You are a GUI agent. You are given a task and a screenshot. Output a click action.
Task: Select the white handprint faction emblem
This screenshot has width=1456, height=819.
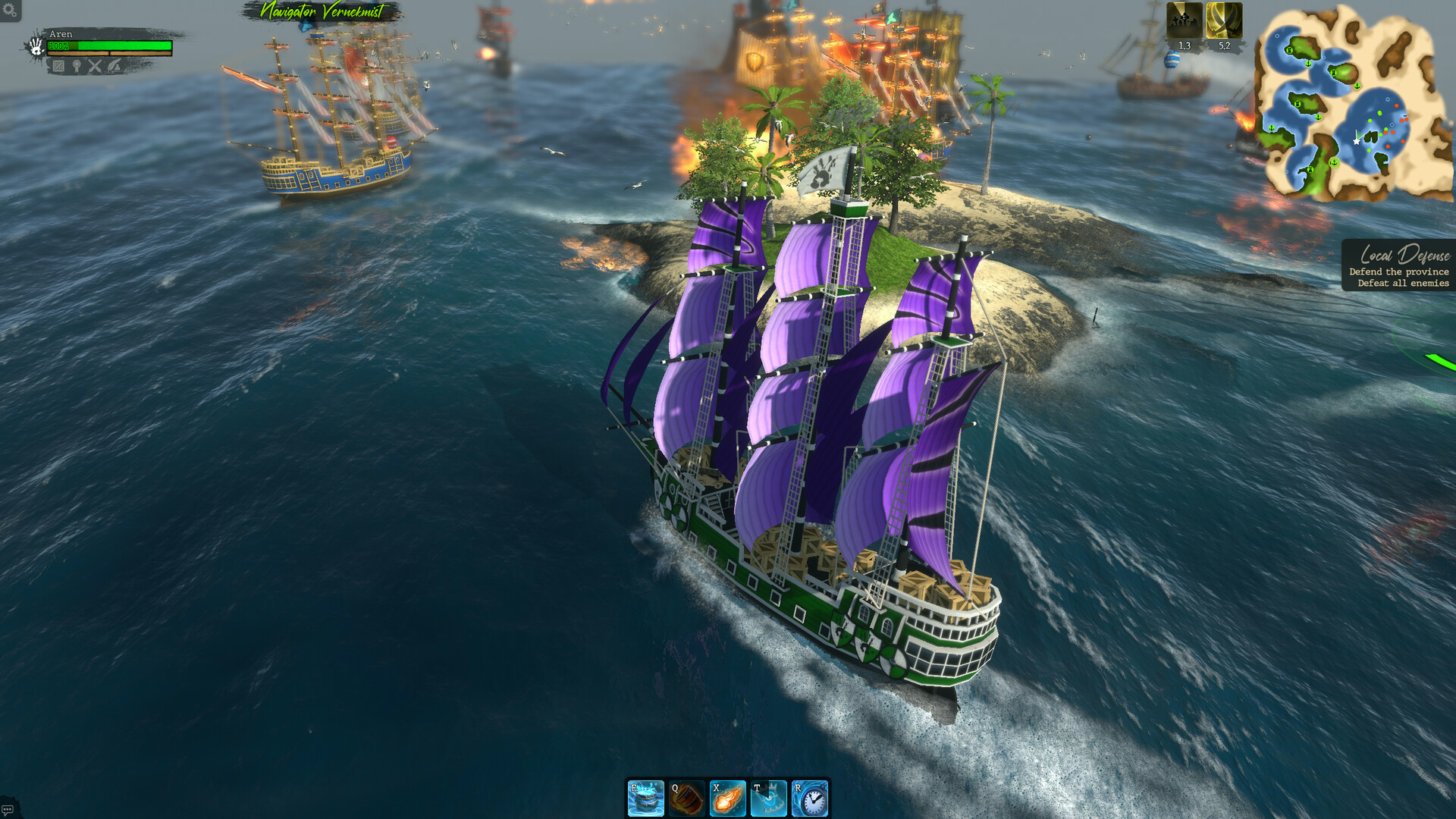[x=36, y=47]
